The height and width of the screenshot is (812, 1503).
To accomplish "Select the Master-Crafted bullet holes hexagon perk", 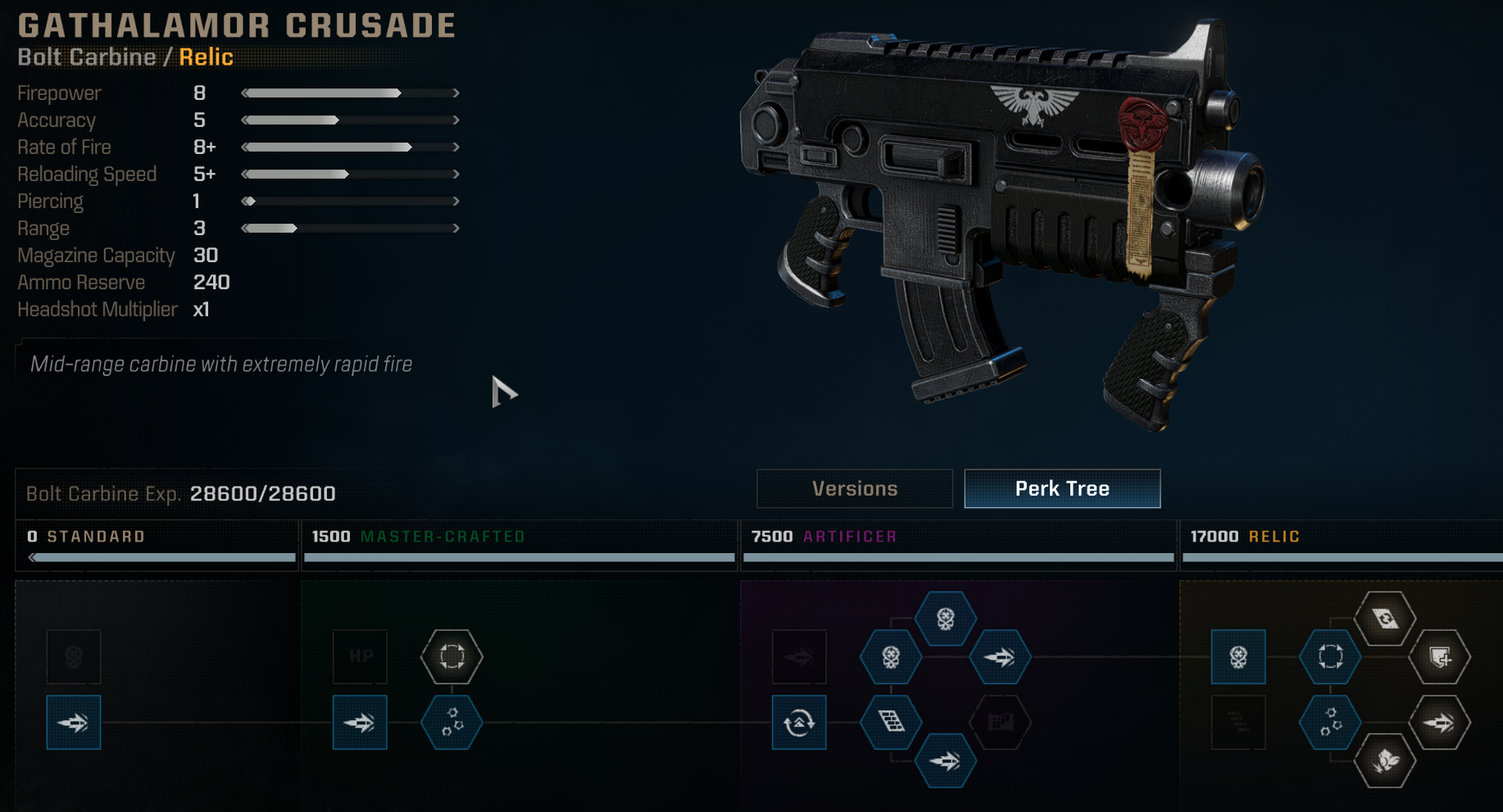I will click(452, 723).
